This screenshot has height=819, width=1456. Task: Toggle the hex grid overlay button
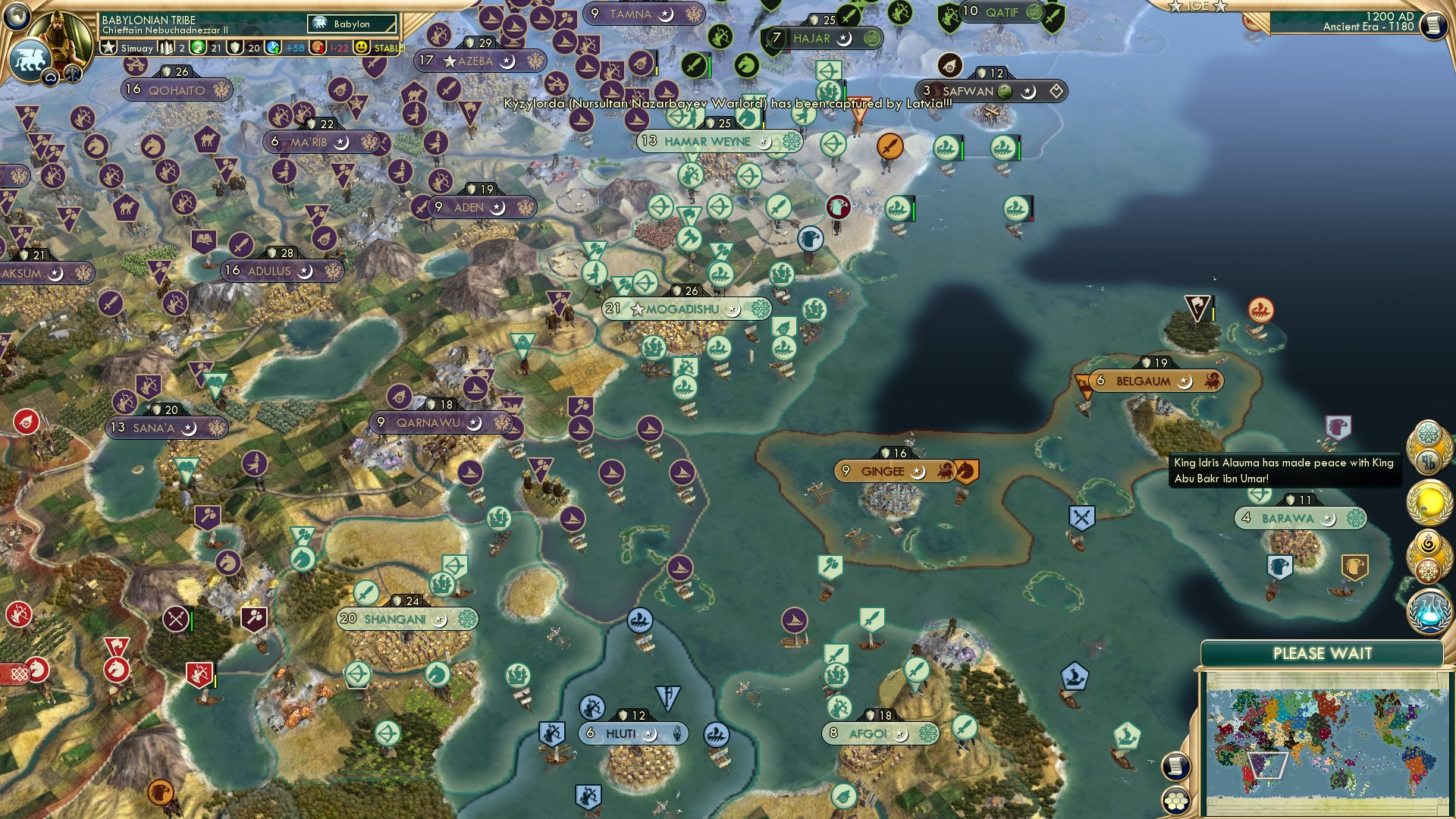coord(1175,800)
